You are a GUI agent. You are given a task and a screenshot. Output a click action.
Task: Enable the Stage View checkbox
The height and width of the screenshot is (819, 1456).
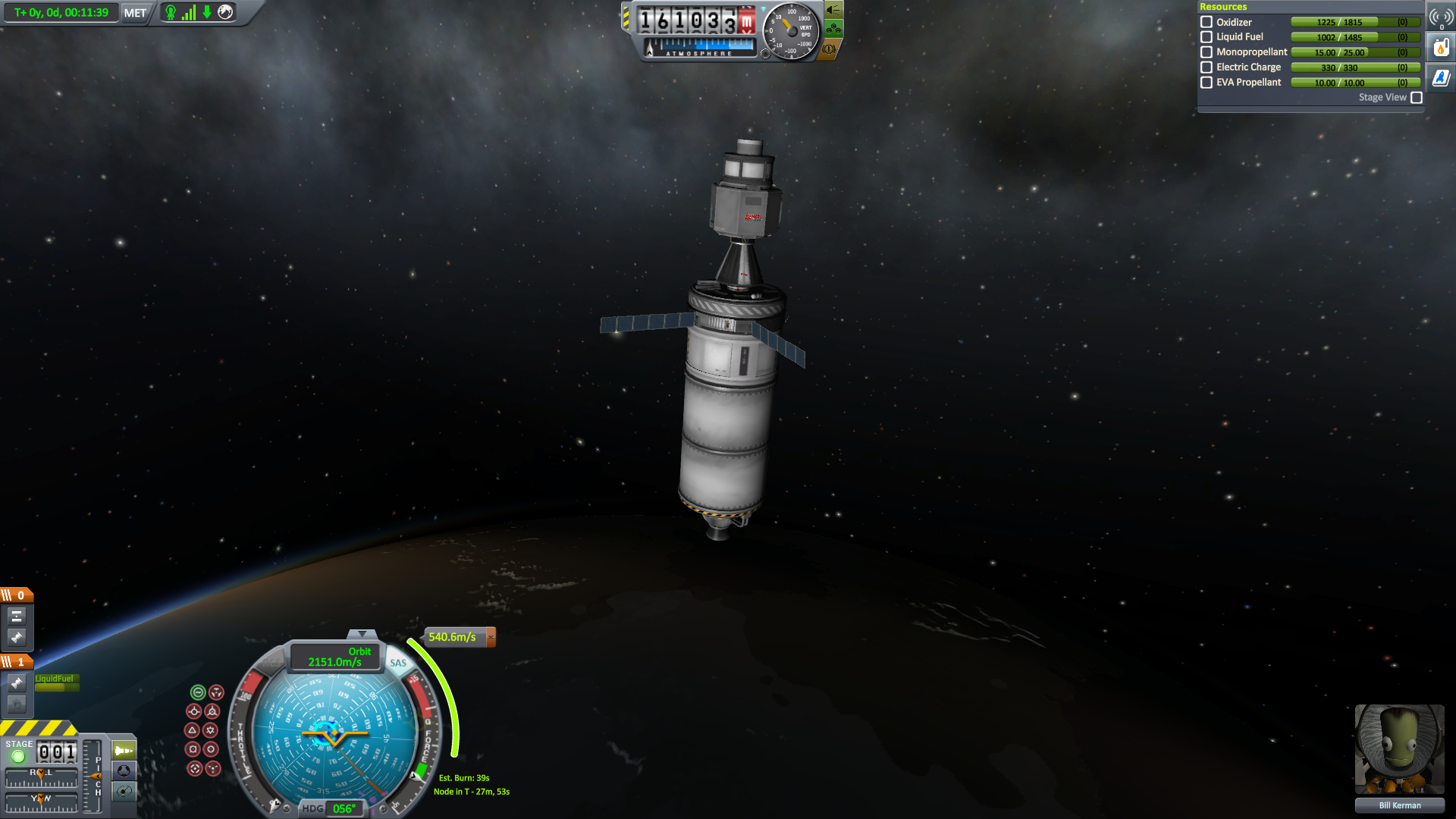(1417, 98)
